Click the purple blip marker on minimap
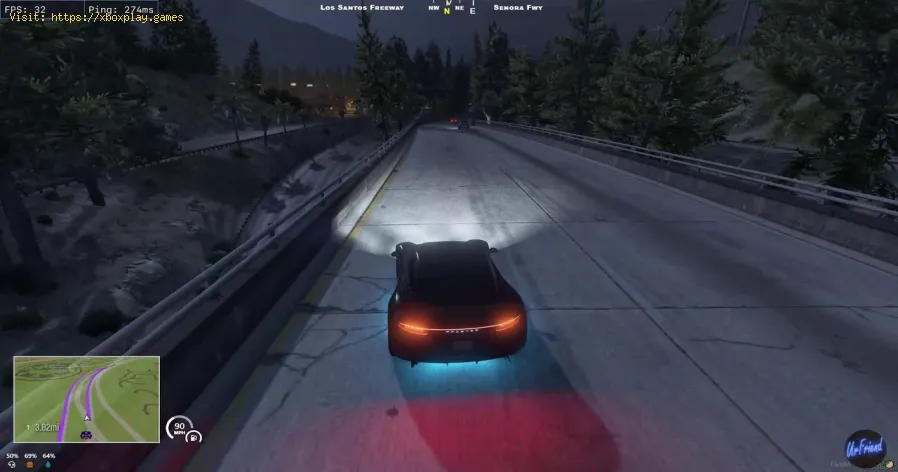The width and height of the screenshot is (898, 472). click(85, 435)
